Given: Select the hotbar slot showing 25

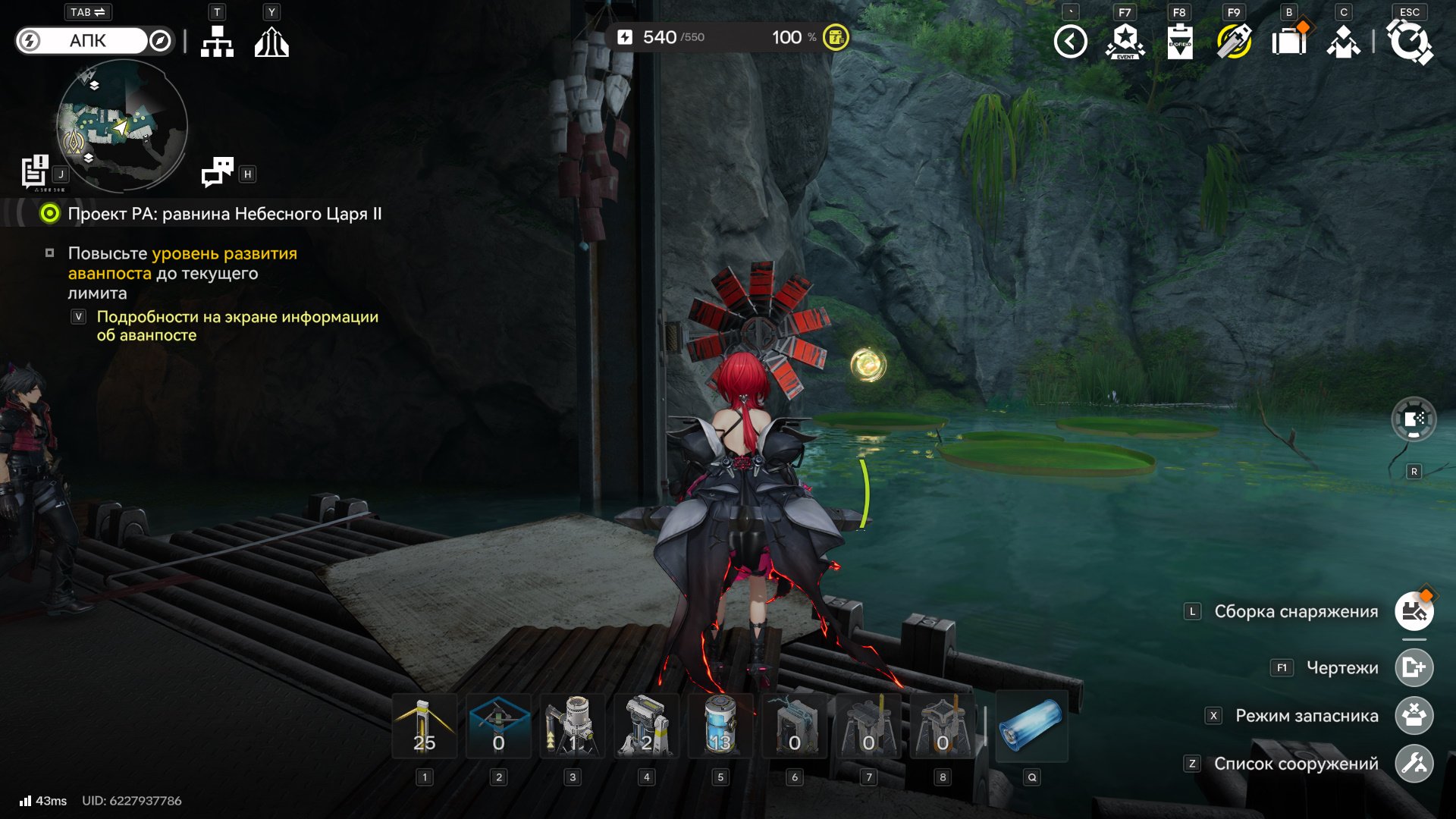Looking at the screenshot, I should 425,726.
